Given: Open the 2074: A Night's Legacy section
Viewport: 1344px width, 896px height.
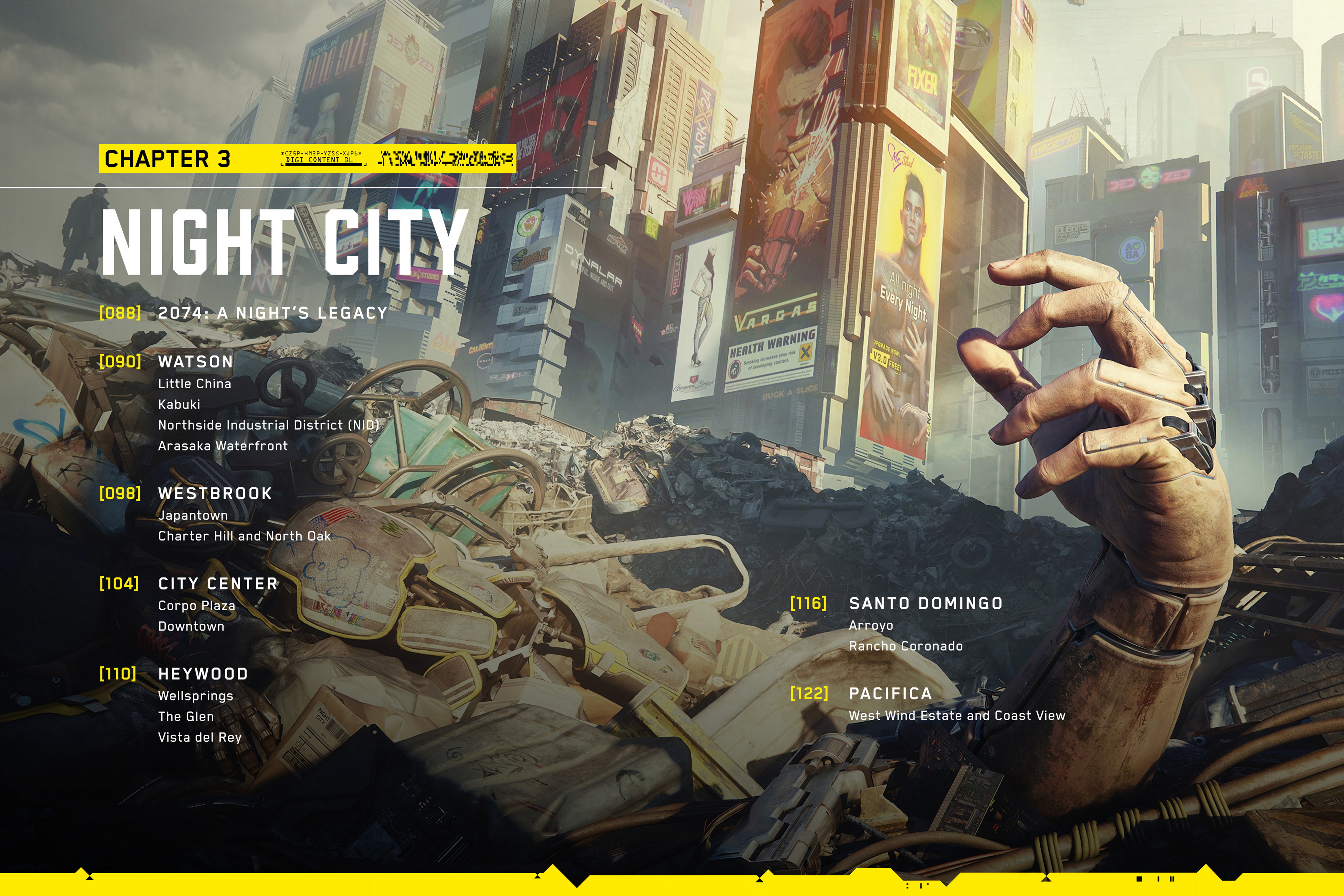Looking at the screenshot, I should coord(273,313).
